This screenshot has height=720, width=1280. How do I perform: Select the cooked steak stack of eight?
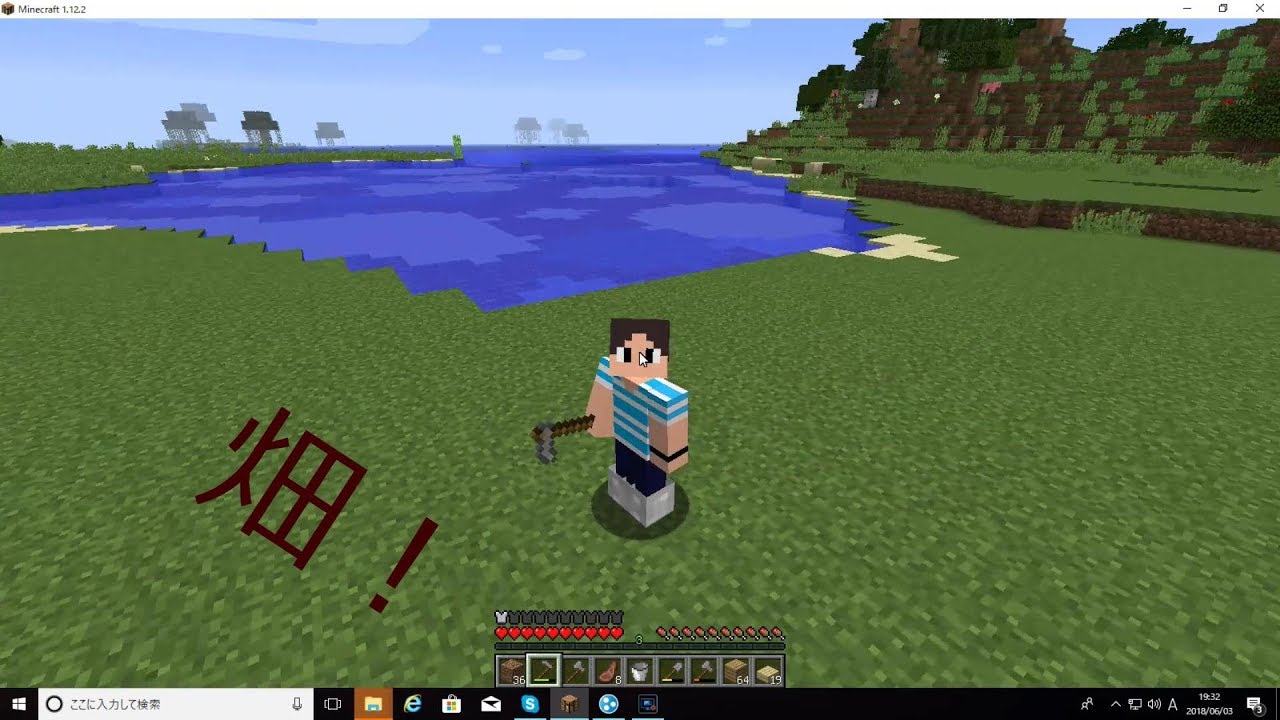pos(608,670)
